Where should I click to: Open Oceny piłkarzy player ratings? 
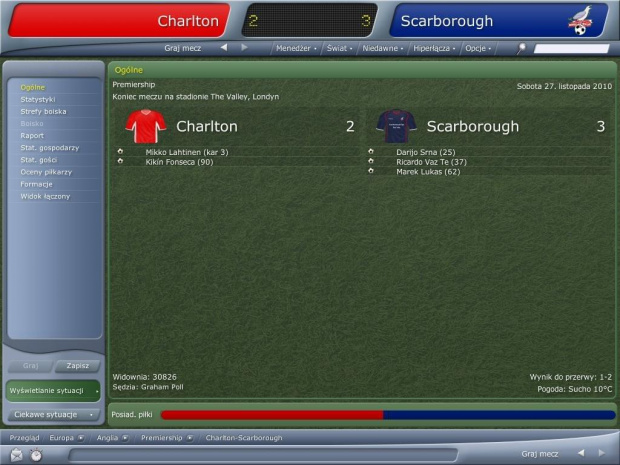(46, 171)
